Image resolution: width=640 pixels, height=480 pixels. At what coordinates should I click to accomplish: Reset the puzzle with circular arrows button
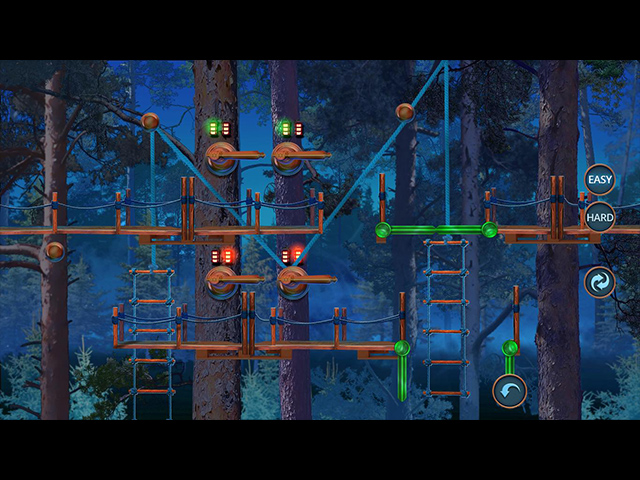coord(599,283)
